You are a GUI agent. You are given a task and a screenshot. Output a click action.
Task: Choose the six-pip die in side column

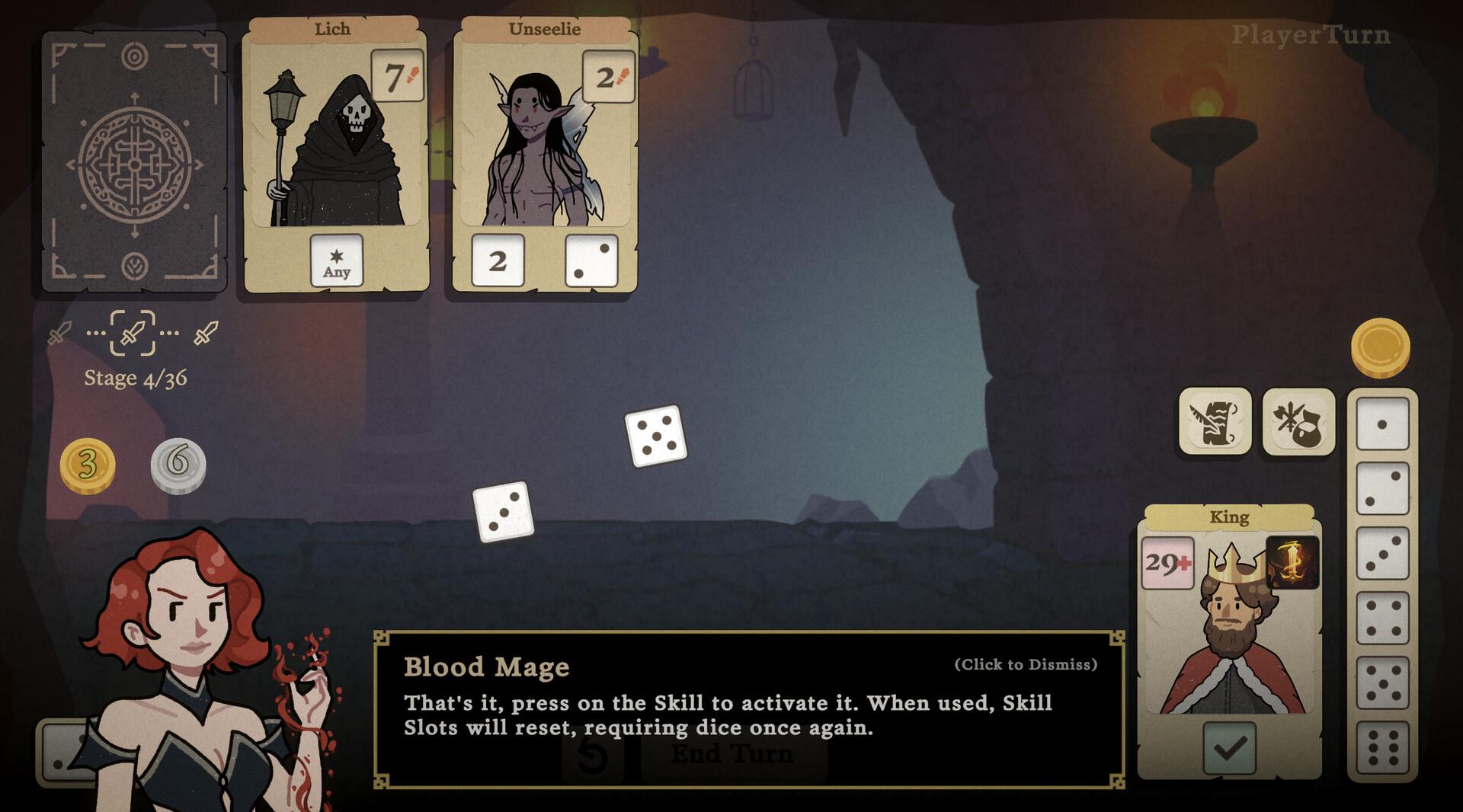tap(1382, 747)
